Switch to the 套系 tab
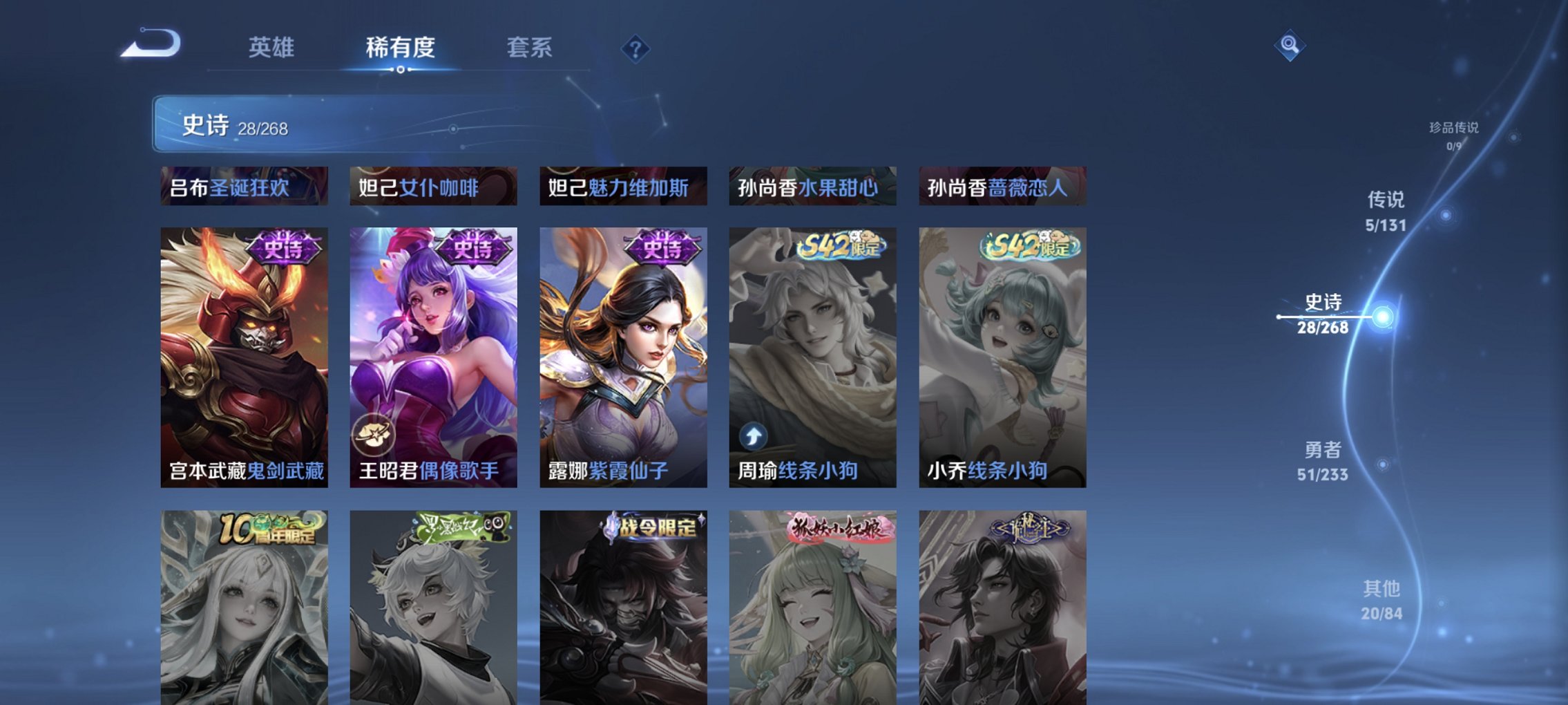This screenshot has height=705, width=1568. click(x=529, y=47)
